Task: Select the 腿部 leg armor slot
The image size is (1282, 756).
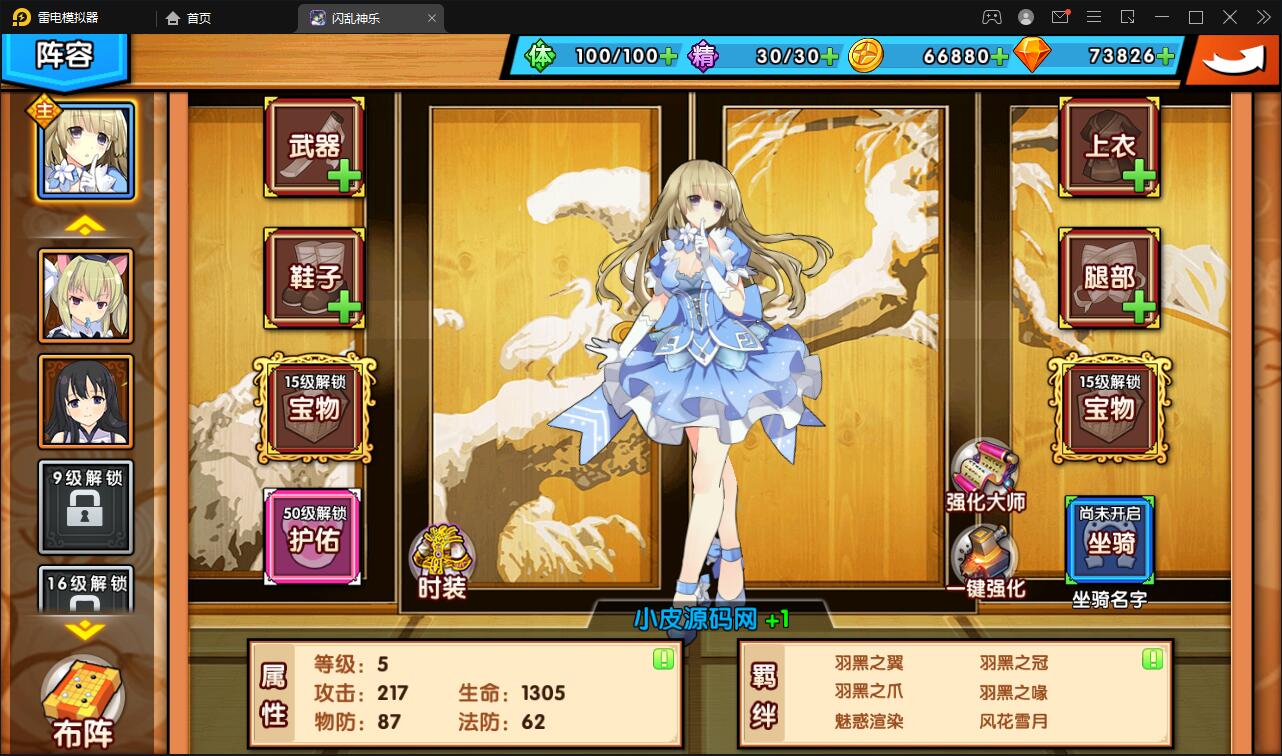Action: [1108, 277]
